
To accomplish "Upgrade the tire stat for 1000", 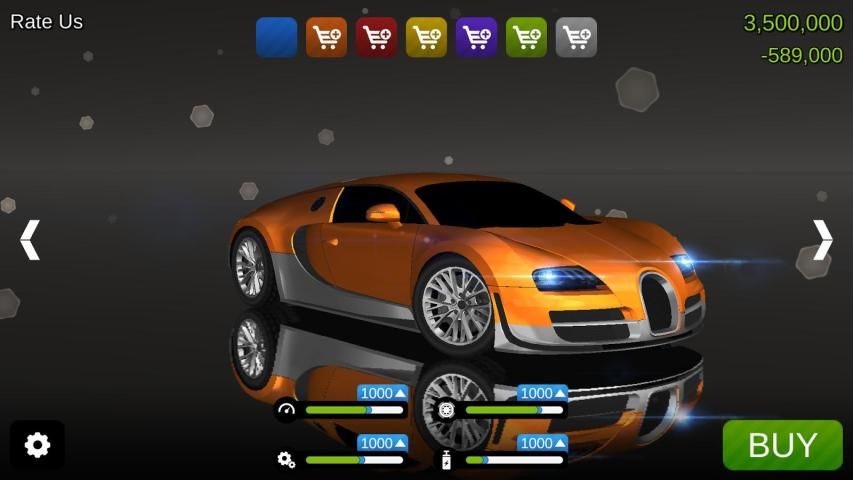I will coord(542,393).
